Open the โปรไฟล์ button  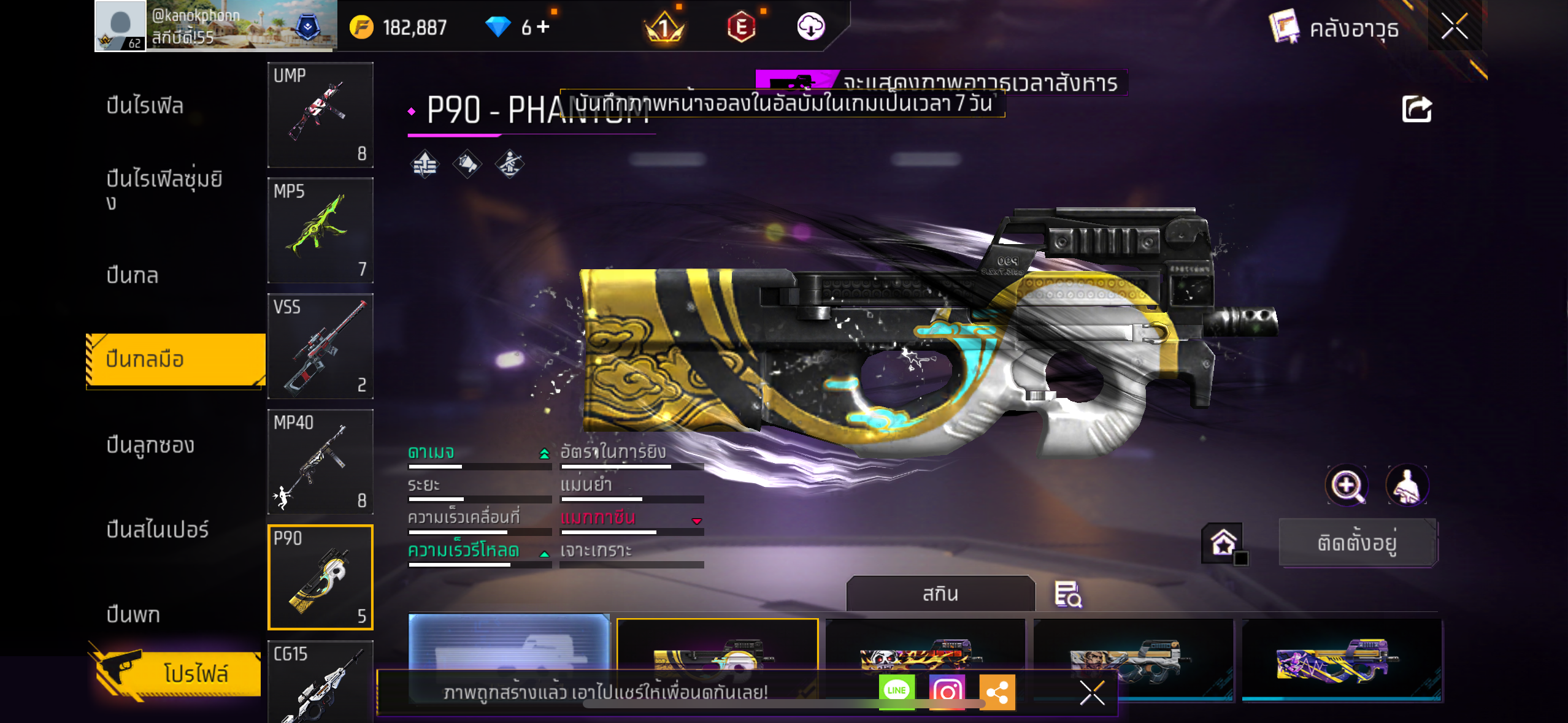click(x=178, y=673)
